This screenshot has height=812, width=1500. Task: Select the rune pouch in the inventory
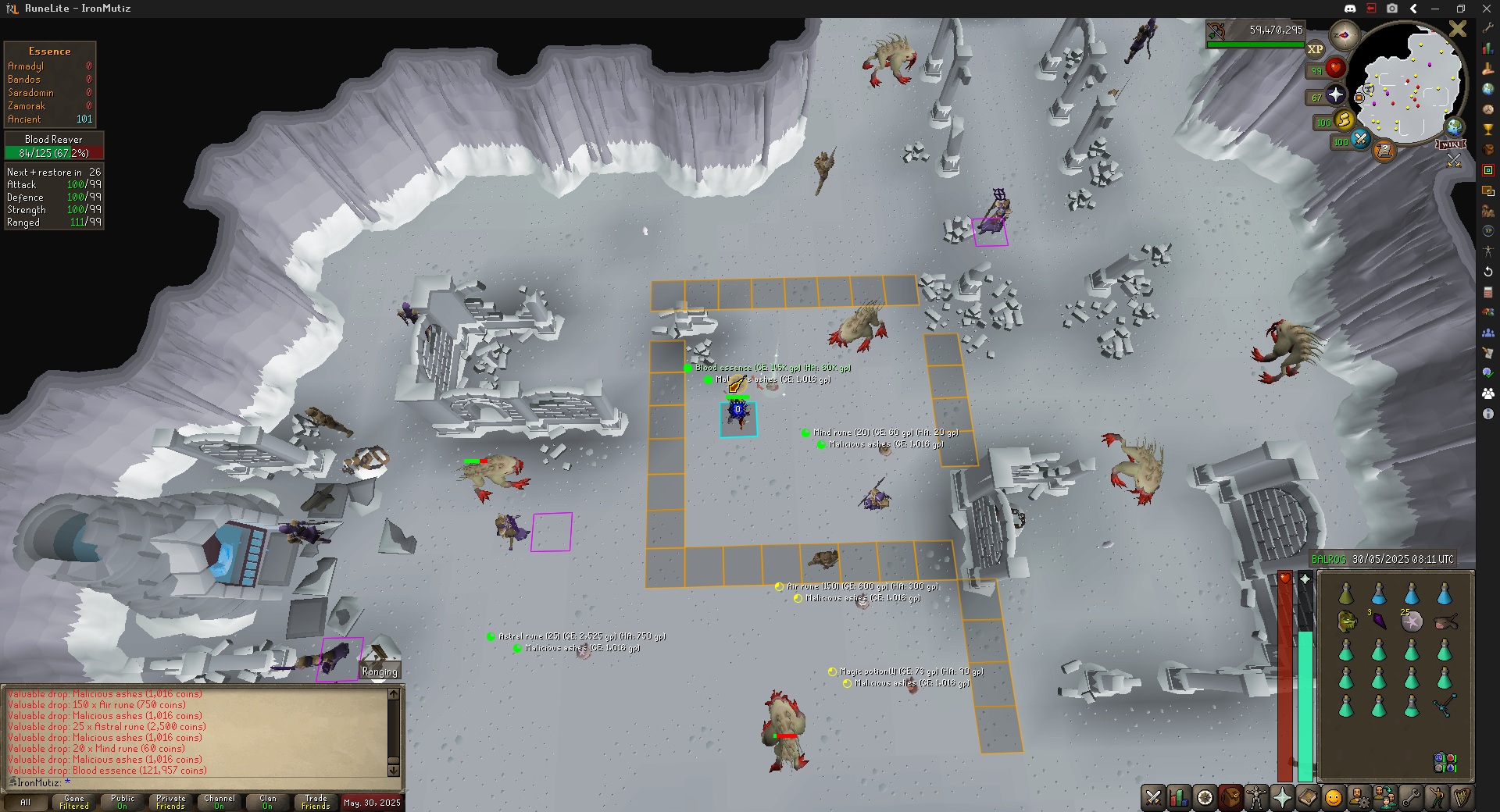coord(1445,761)
